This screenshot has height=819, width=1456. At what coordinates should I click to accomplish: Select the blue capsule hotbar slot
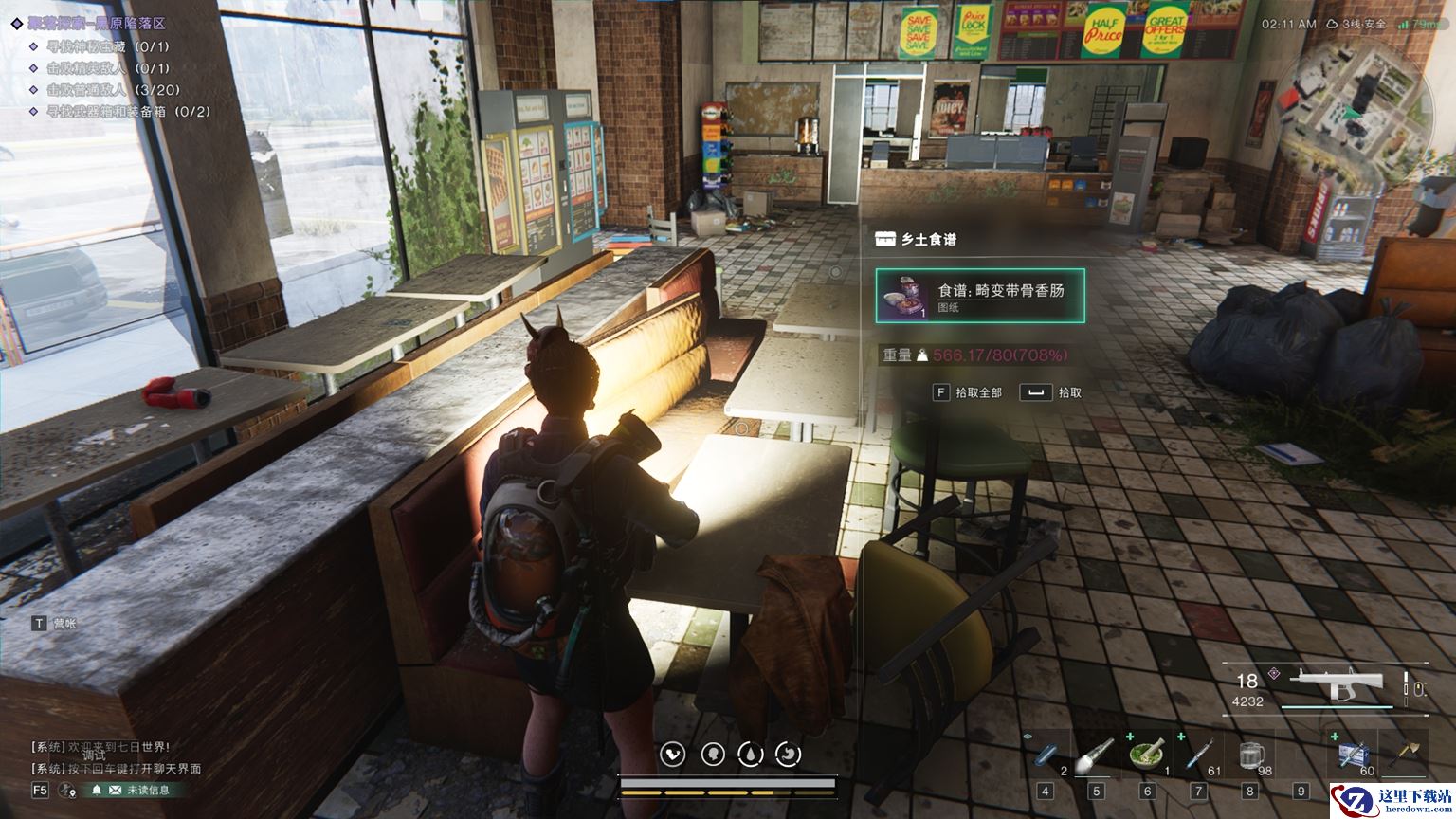coord(1046,755)
